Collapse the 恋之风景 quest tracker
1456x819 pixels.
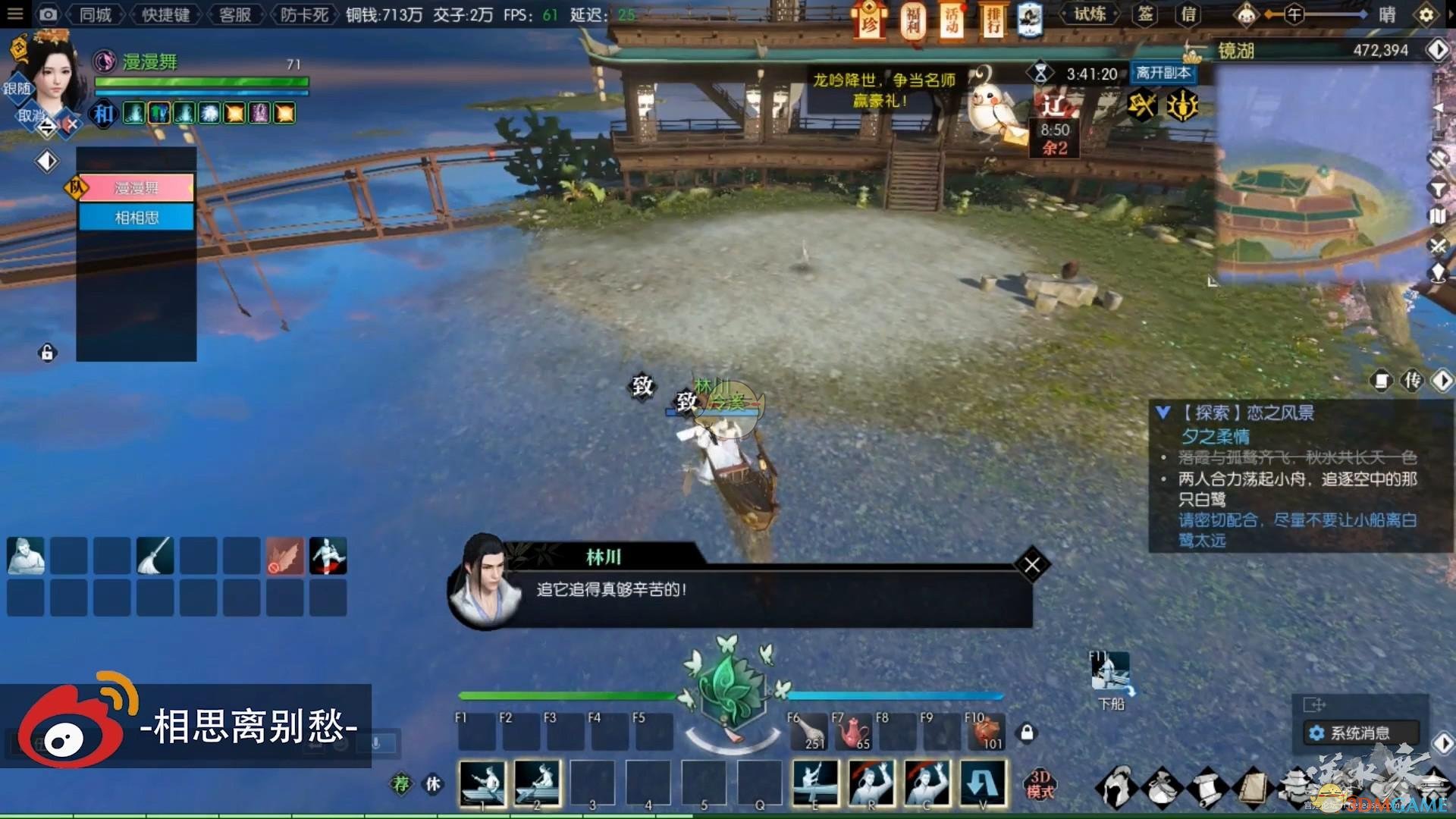coord(1163,413)
